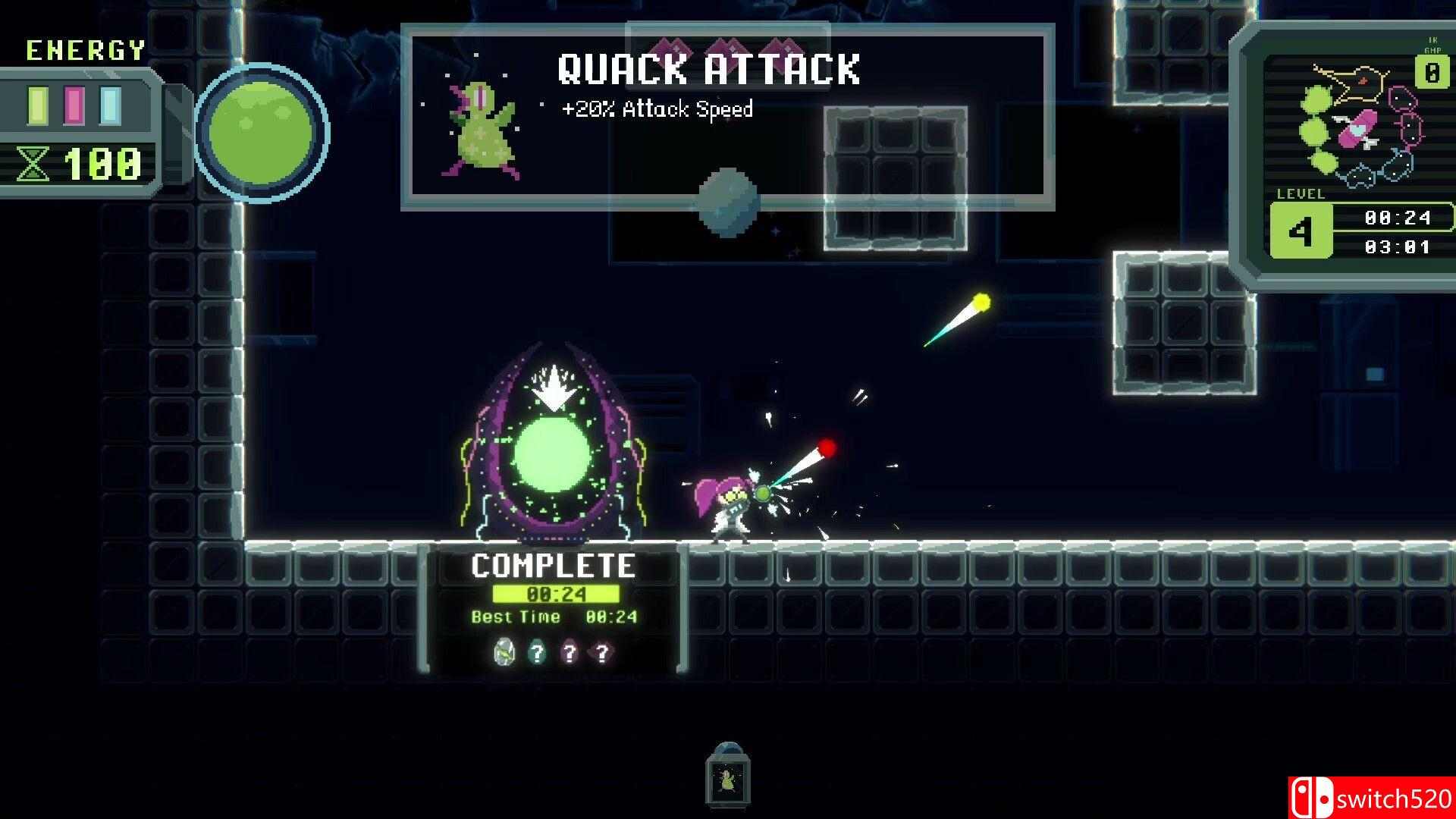Toggle the green energy cell segment

pyautogui.click(x=38, y=105)
